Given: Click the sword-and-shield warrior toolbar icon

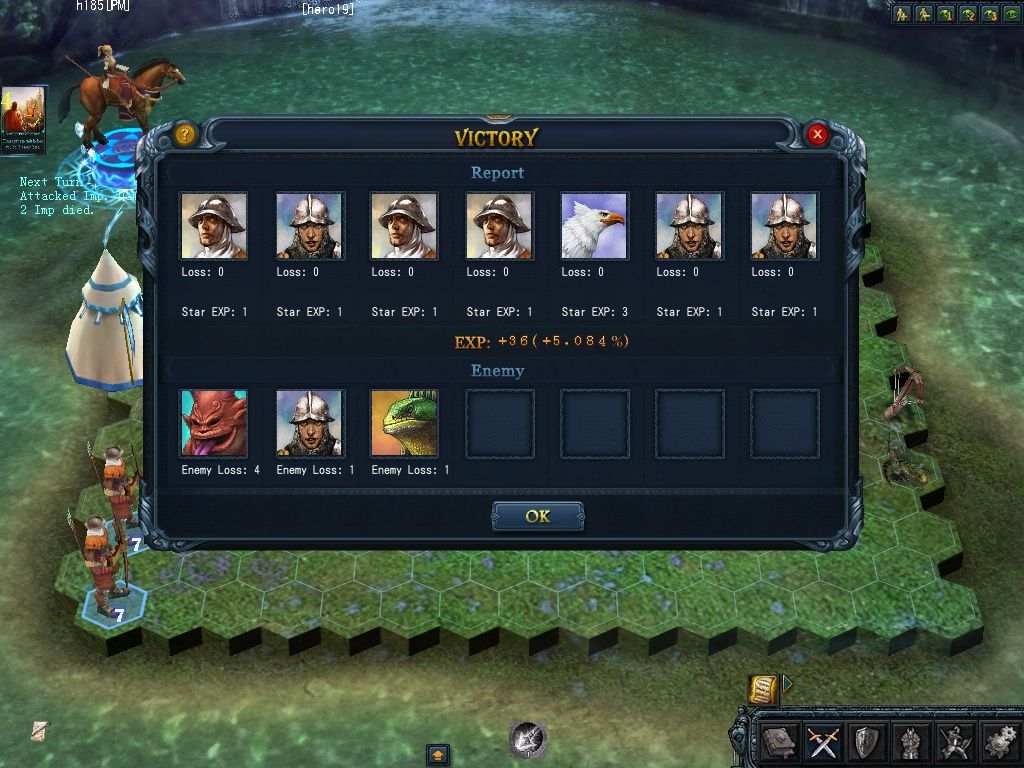Looking at the screenshot, I should click(953, 742).
